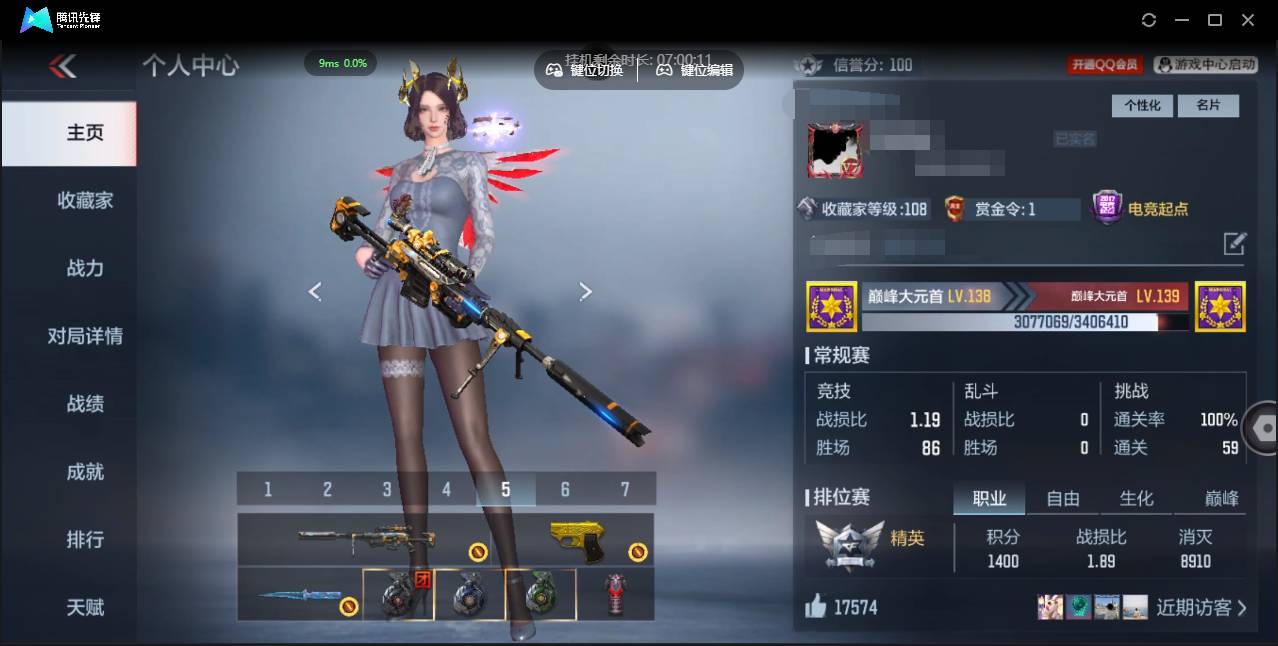Show the 排行 rankings page
This screenshot has height=646, width=1278.
pos(85,540)
